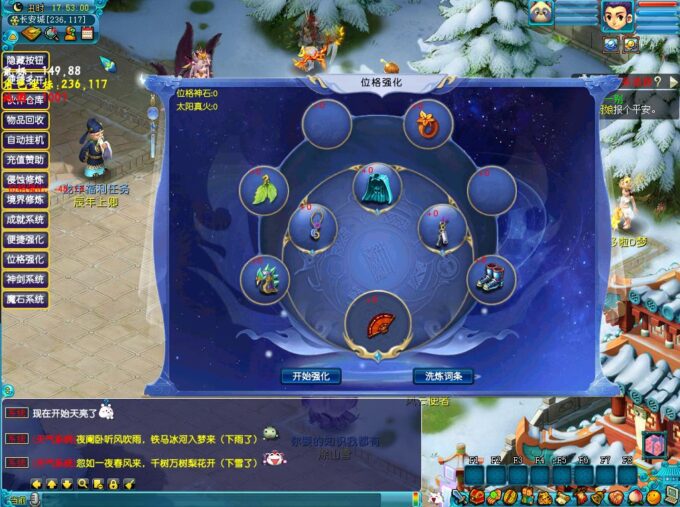Select the spiked green helmet slot
The image size is (680, 507).
[x=264, y=277]
